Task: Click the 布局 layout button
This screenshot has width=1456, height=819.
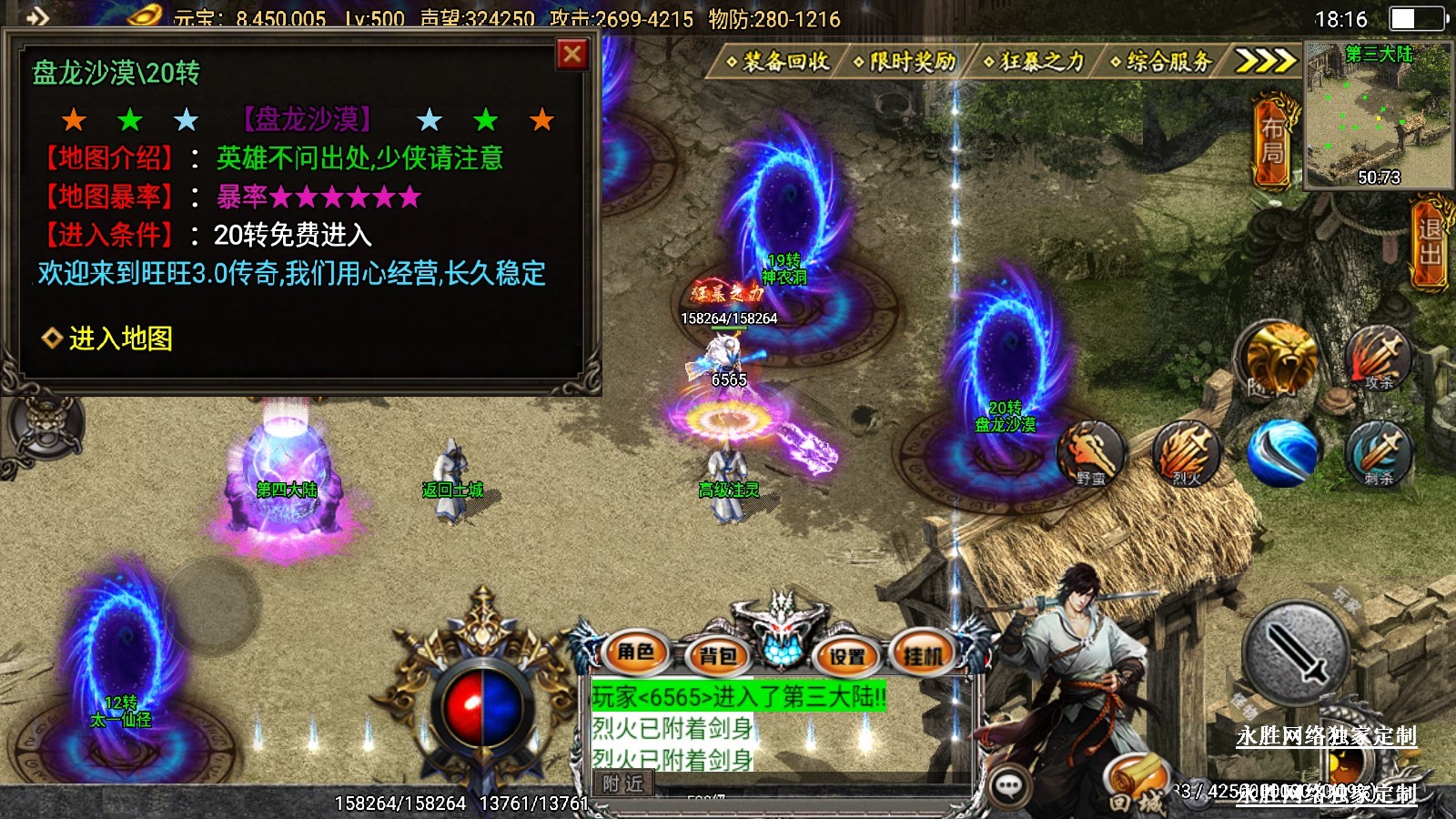Action: [x=1272, y=142]
